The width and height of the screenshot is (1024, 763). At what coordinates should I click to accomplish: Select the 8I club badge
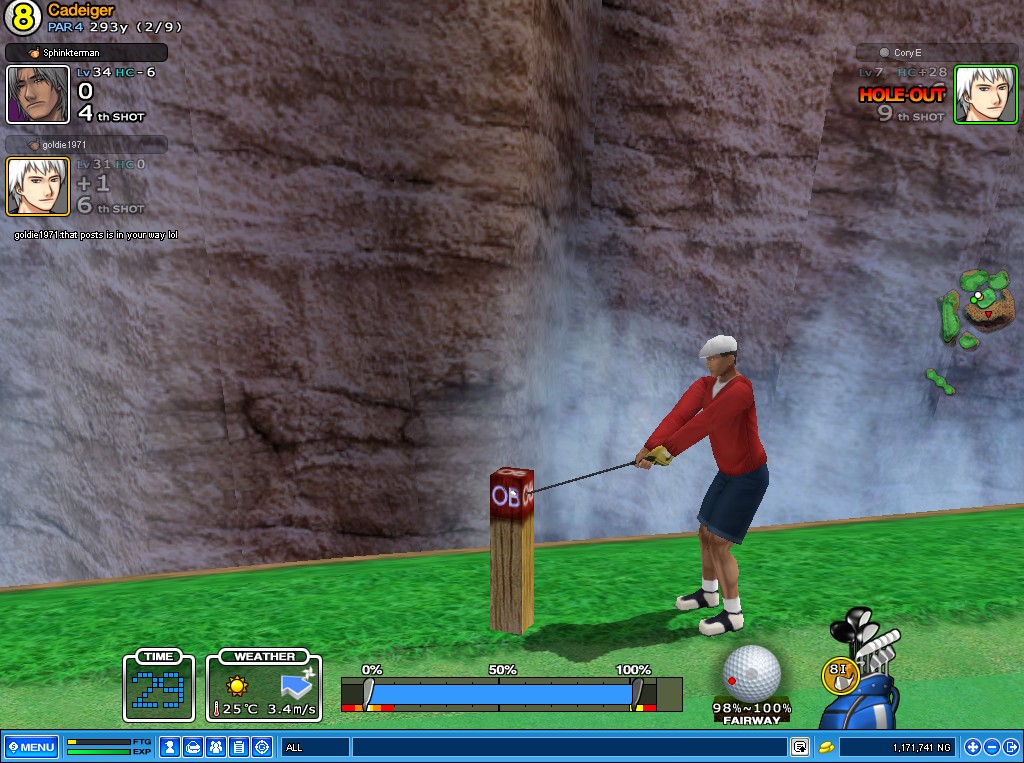(839, 675)
